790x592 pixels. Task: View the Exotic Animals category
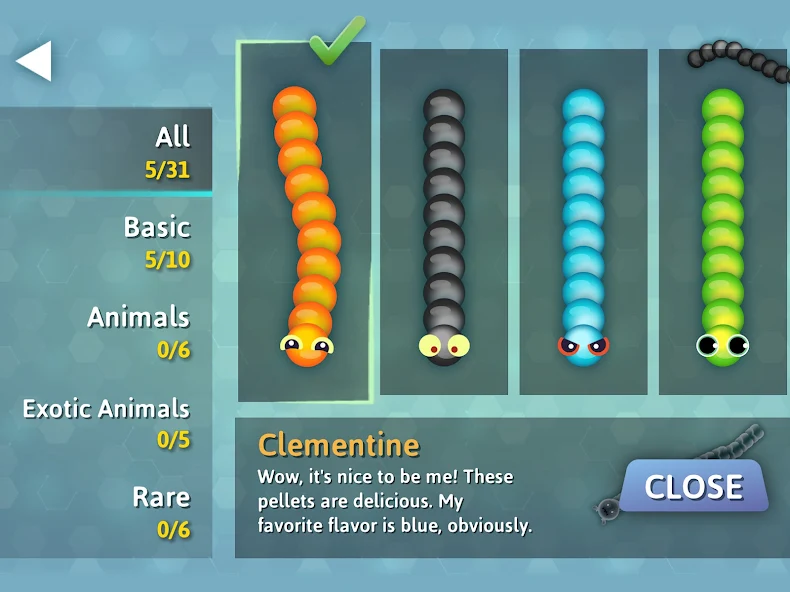[x=106, y=422]
